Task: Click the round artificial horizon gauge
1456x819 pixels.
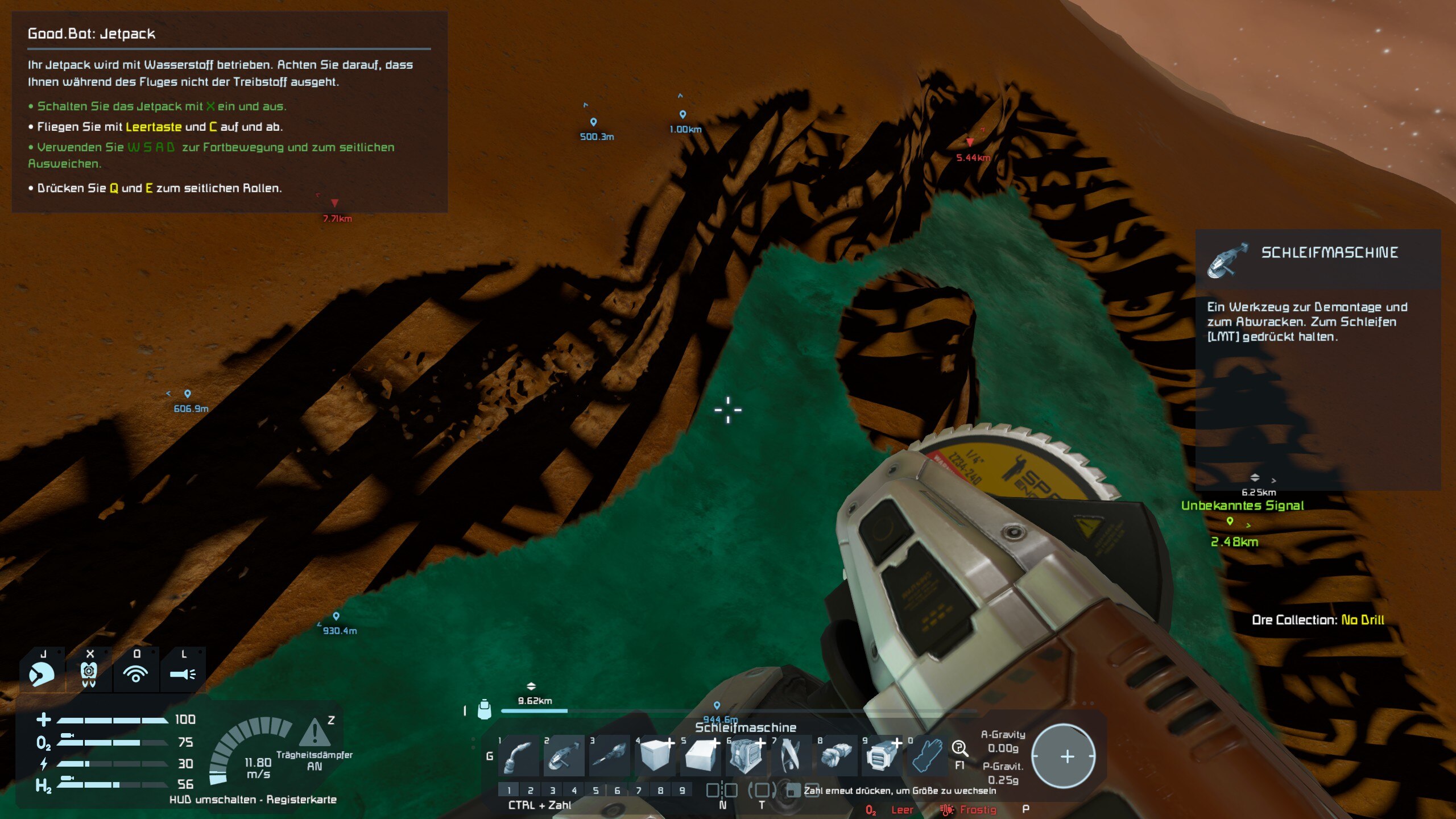Action: click(x=1063, y=756)
